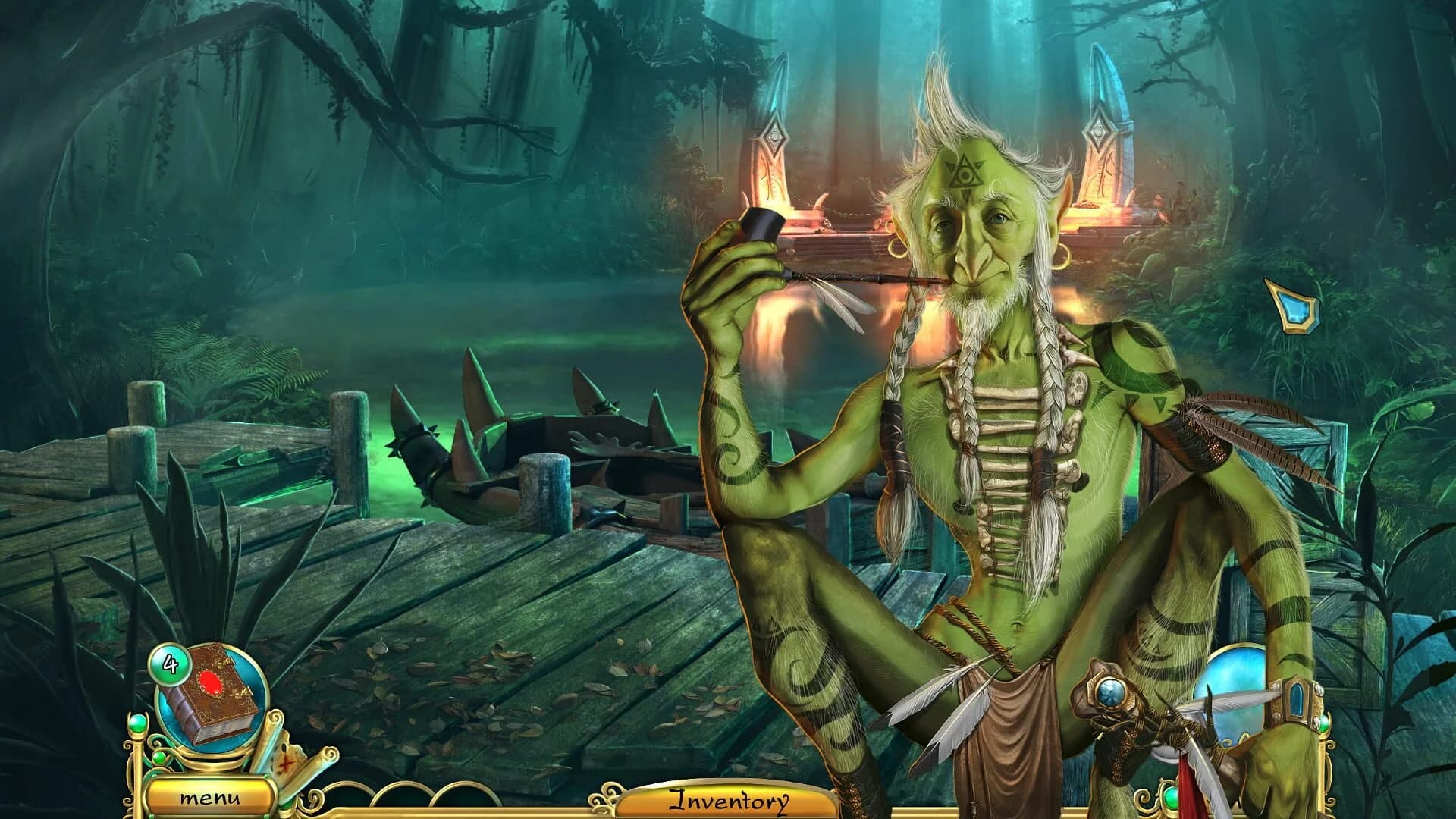Image resolution: width=1456 pixels, height=819 pixels.
Task: Click the red gem on the journal cover
Action: (x=211, y=683)
